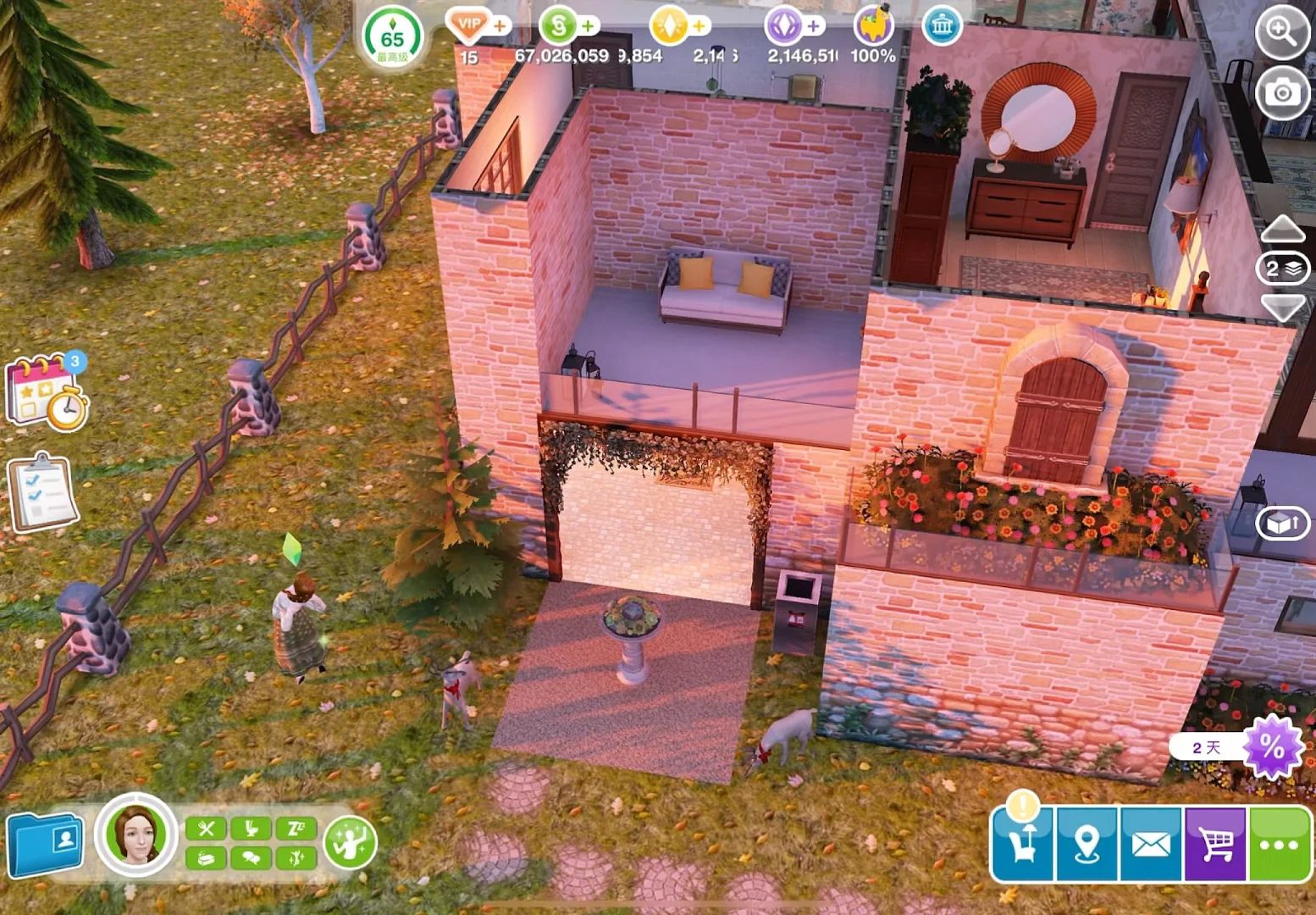Open the home store chair button
Screen dimensions: 1316x915
pyautogui.click(x=1023, y=844)
